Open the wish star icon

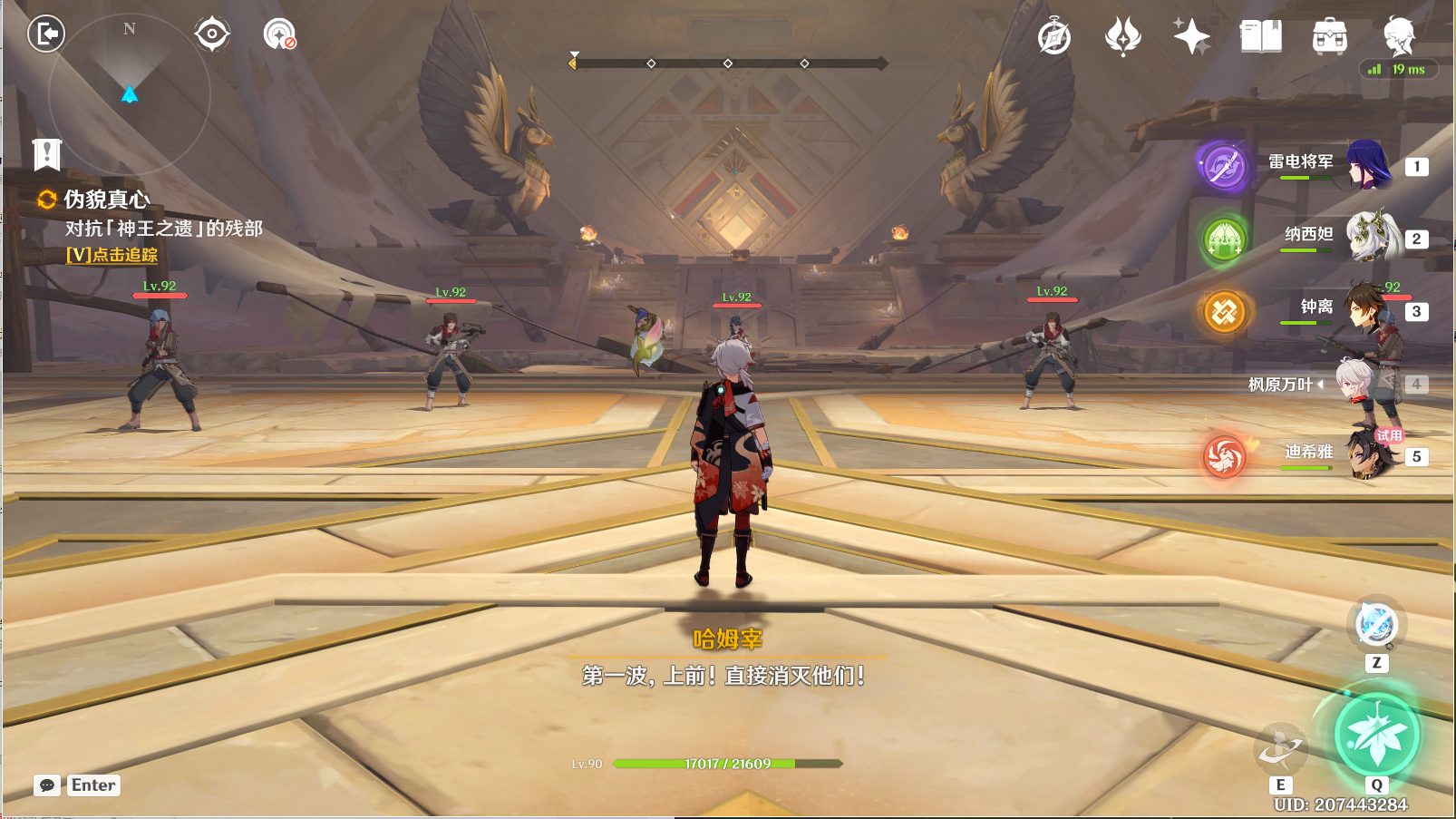click(x=1122, y=37)
